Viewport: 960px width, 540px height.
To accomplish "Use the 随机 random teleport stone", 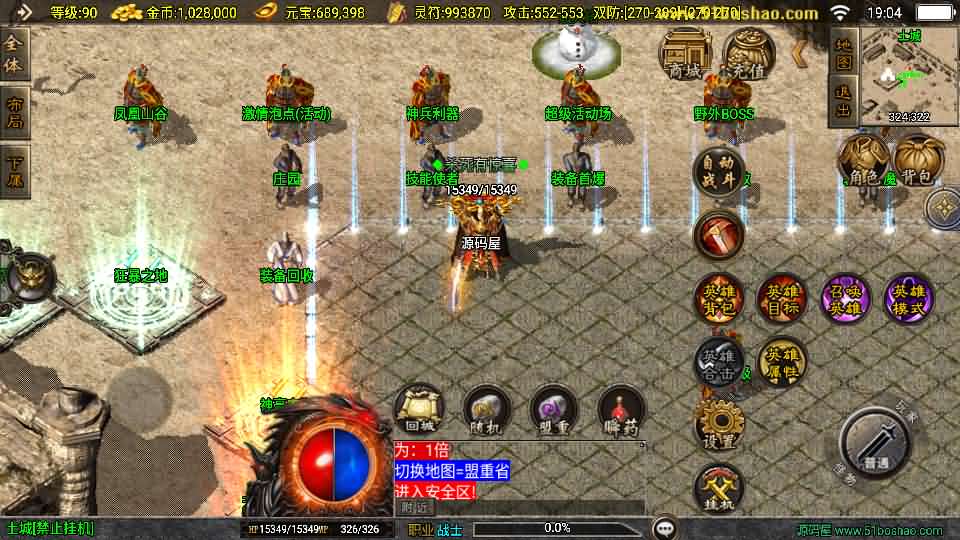I will pyautogui.click(x=487, y=410).
